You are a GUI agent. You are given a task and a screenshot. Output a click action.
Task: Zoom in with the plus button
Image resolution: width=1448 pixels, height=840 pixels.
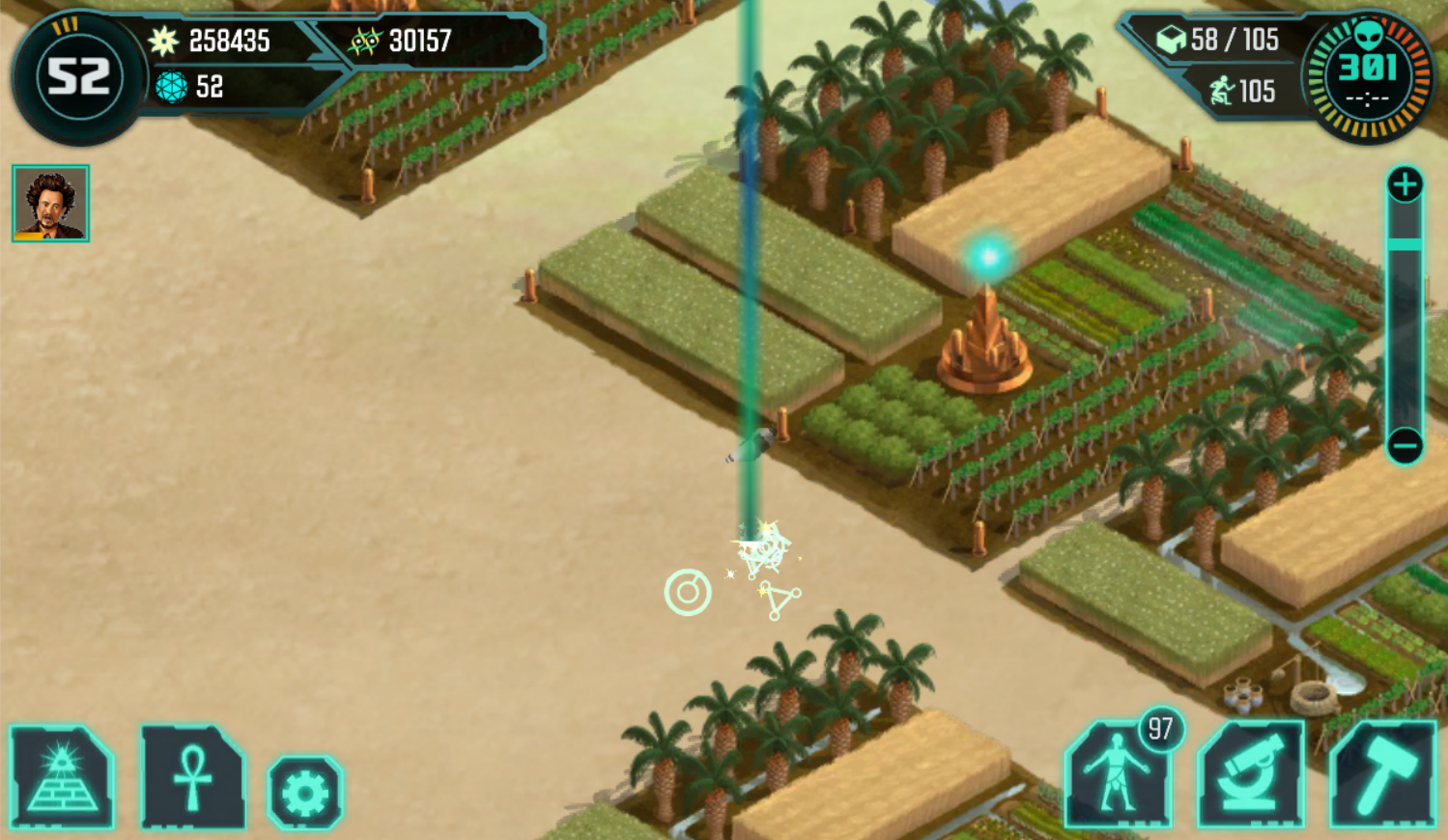pyautogui.click(x=1405, y=184)
